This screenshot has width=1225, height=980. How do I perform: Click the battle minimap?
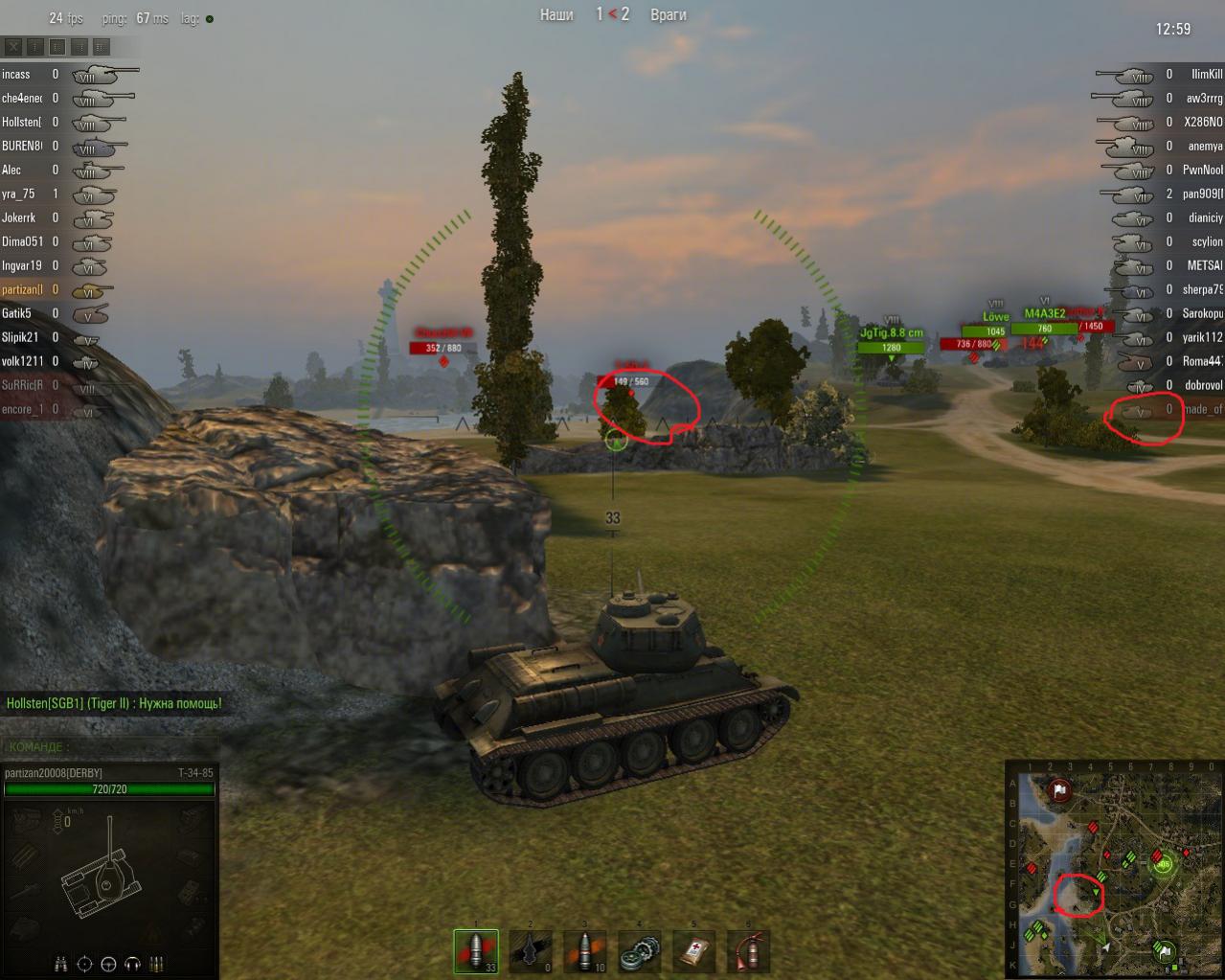pos(1113,868)
